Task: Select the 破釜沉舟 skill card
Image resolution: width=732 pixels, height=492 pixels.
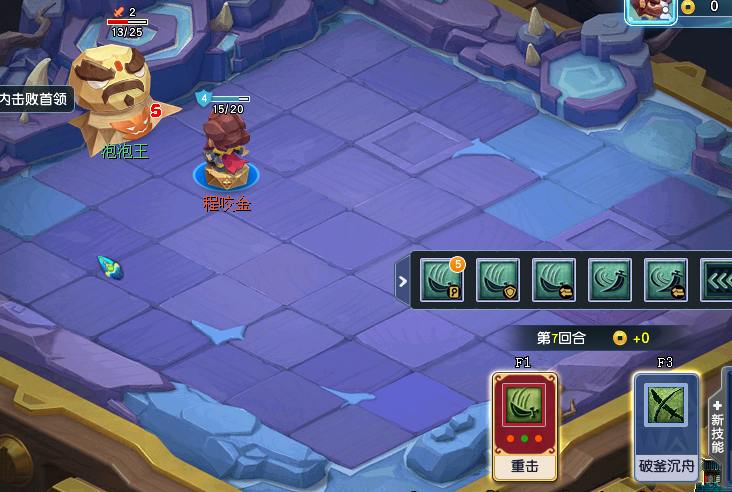Action: click(665, 425)
